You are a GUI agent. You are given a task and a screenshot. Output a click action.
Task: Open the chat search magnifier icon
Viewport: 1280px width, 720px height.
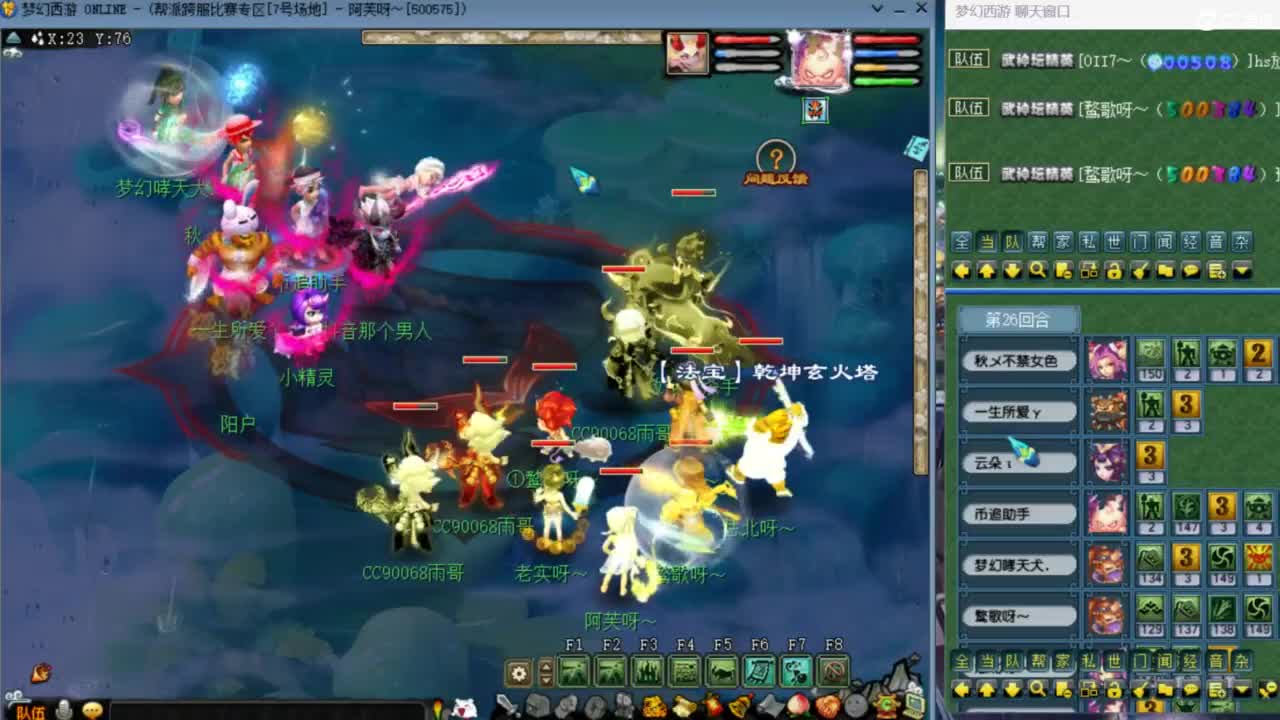[x=1038, y=270]
